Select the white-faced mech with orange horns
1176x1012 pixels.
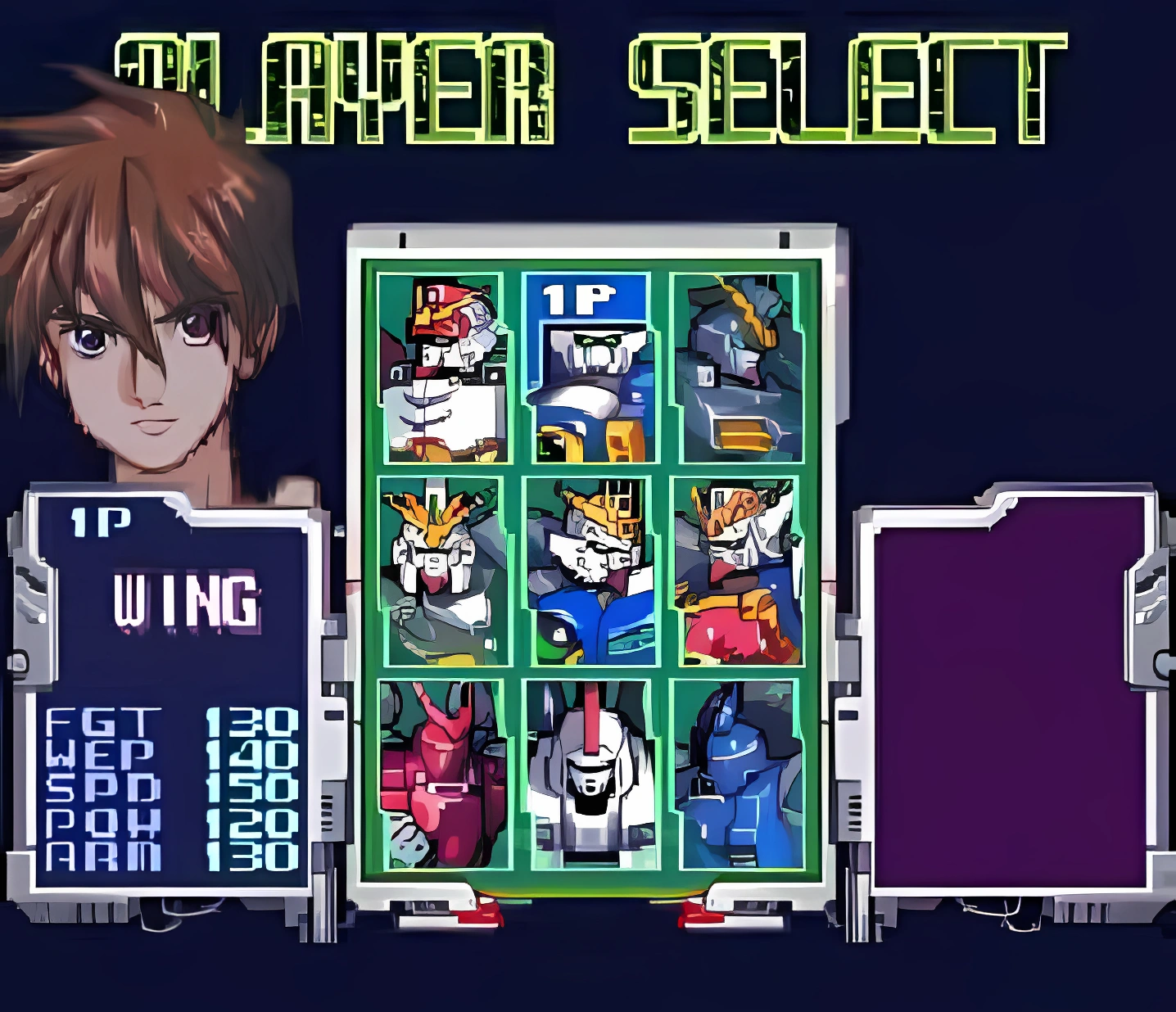pyautogui.click(x=442, y=571)
